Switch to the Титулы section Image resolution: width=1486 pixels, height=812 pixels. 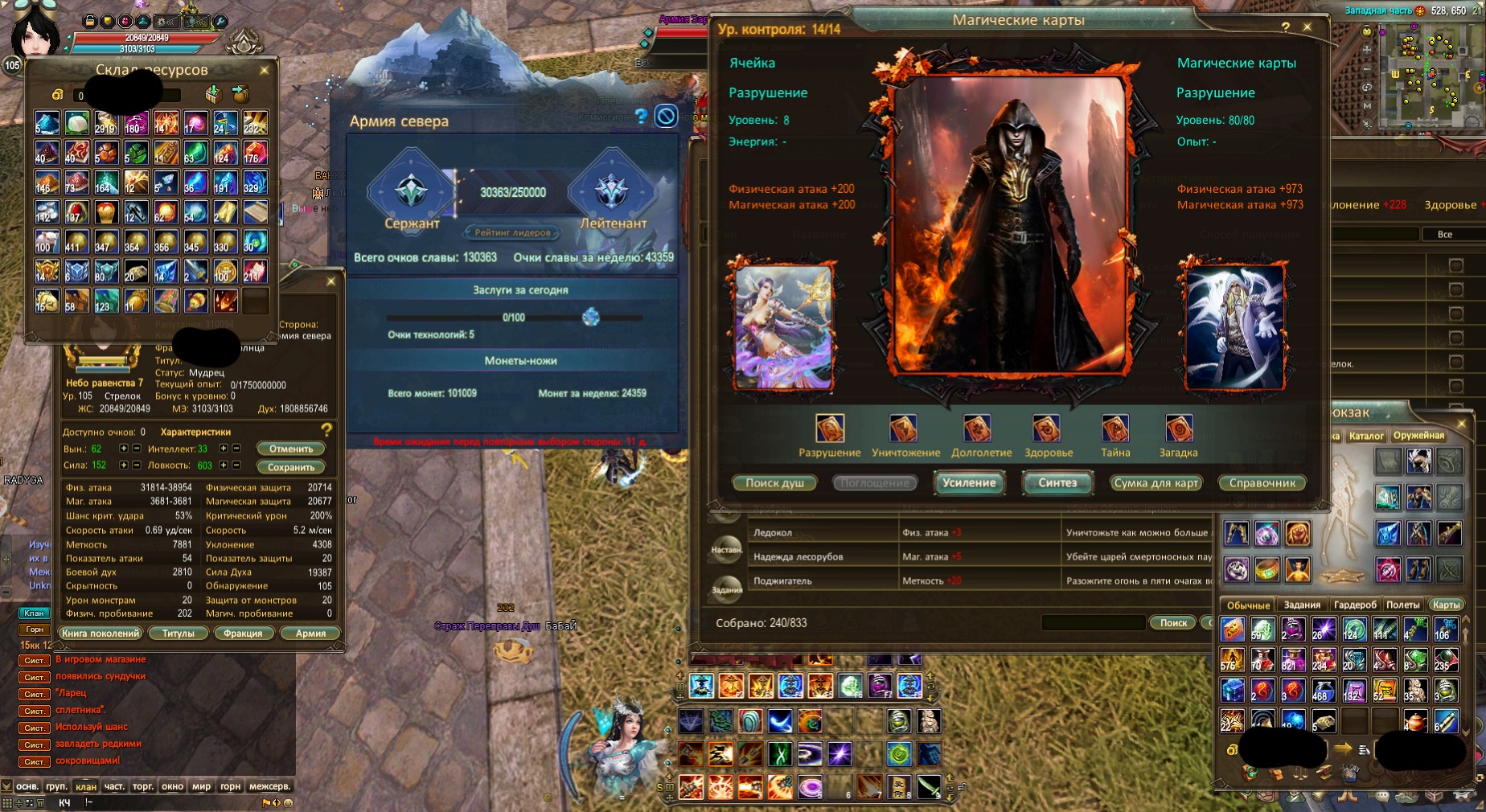click(x=179, y=634)
